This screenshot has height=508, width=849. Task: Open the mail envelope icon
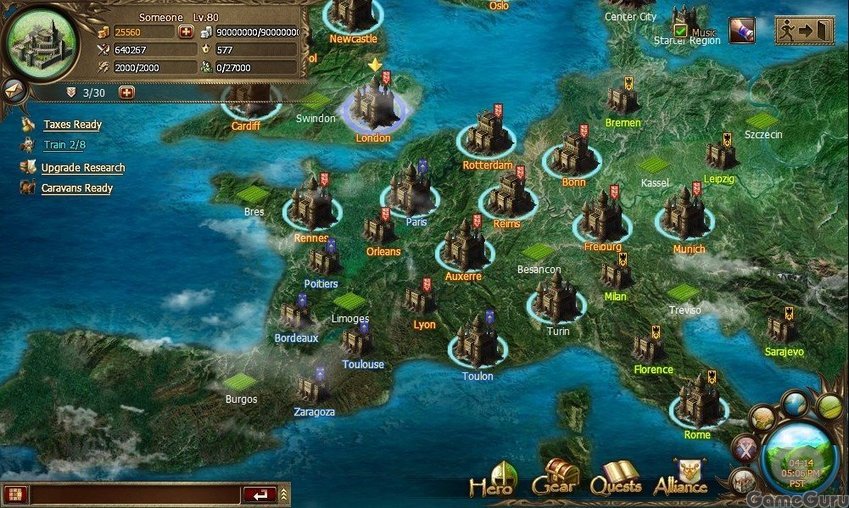click(x=13, y=88)
